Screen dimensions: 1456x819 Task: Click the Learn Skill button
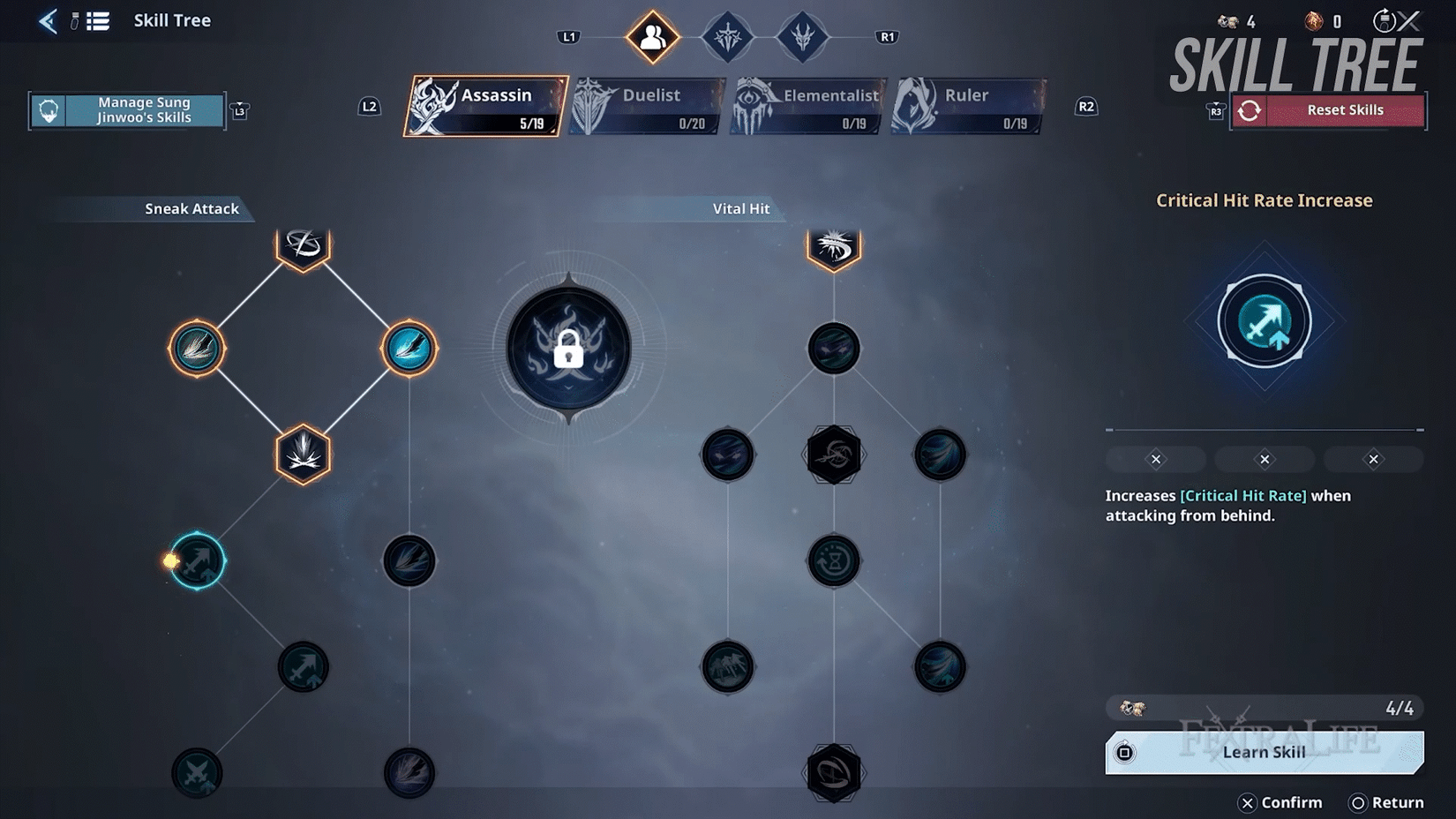pyautogui.click(x=1264, y=752)
